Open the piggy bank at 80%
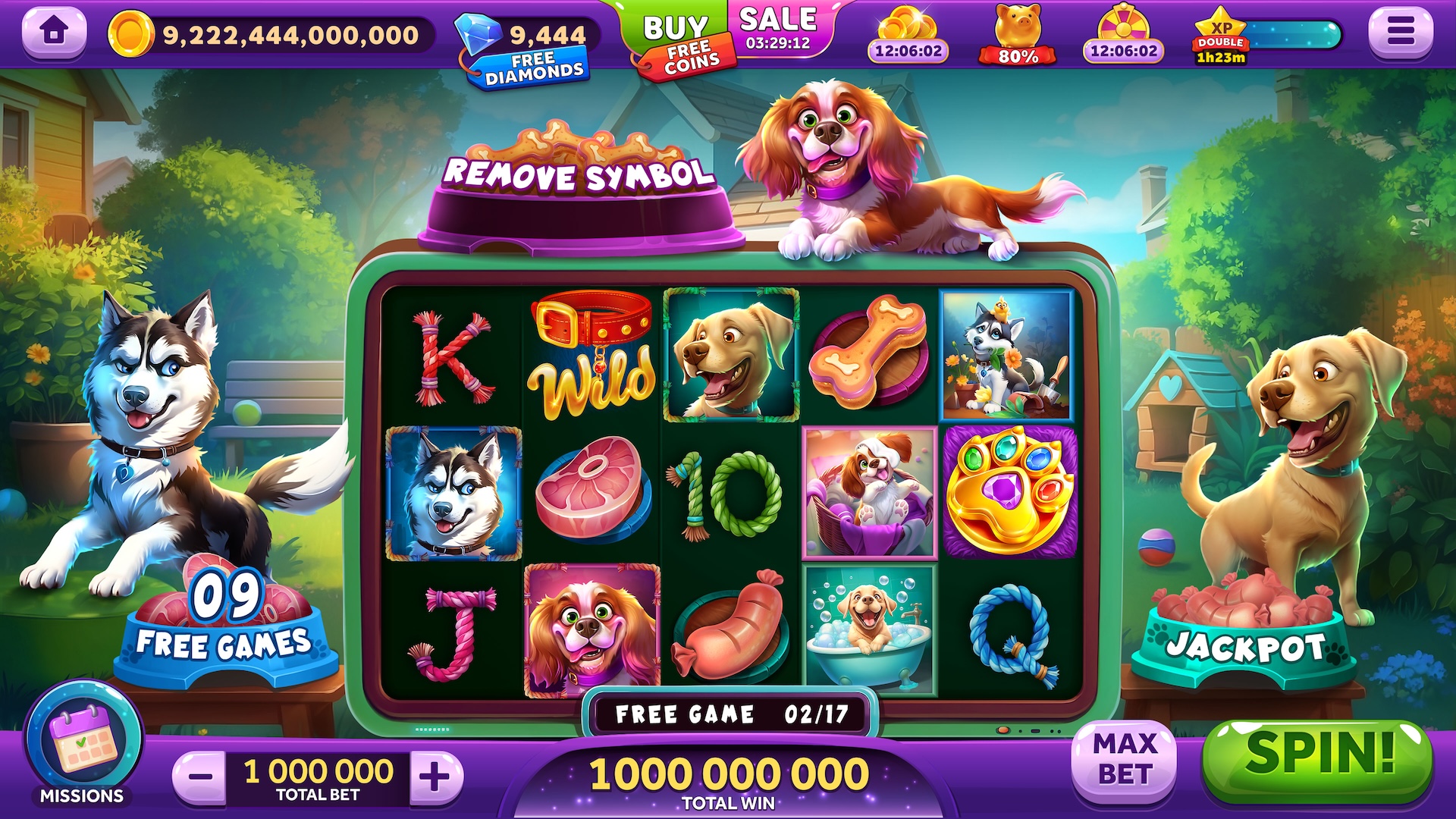The height and width of the screenshot is (819, 1456). (1018, 36)
